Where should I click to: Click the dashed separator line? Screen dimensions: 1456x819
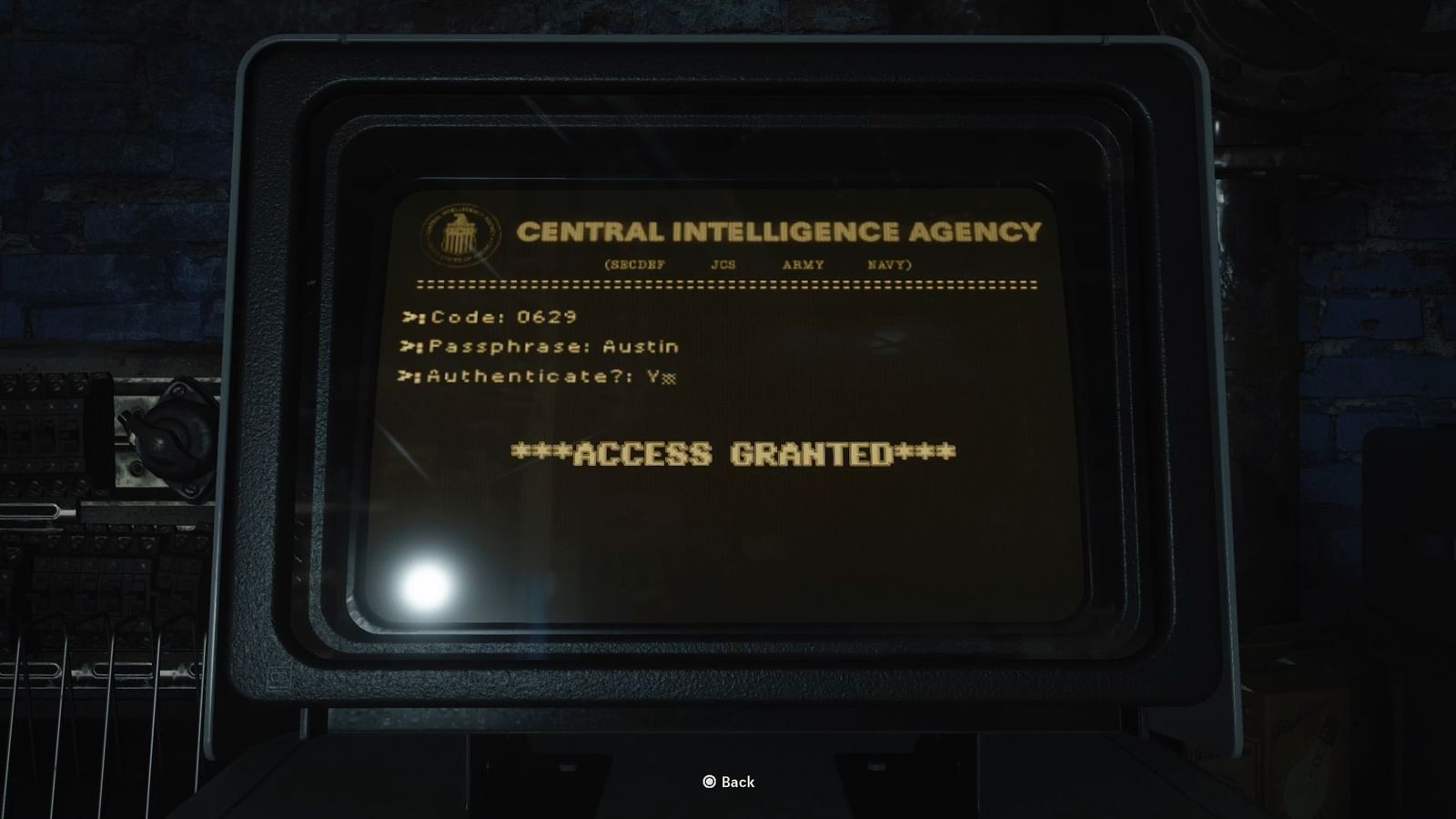[x=728, y=284]
